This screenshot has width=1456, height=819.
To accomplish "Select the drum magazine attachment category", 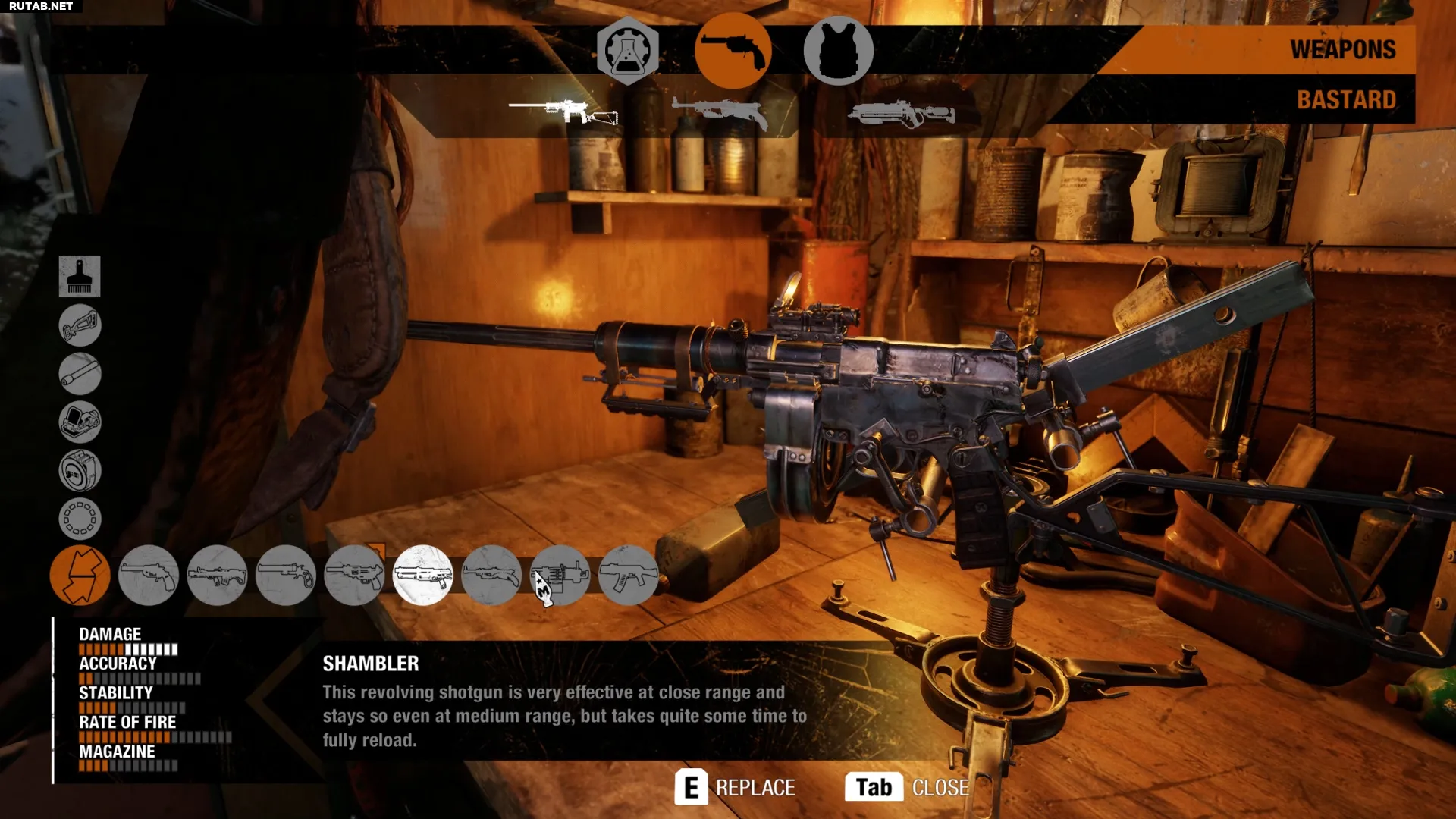I will coord(80,470).
